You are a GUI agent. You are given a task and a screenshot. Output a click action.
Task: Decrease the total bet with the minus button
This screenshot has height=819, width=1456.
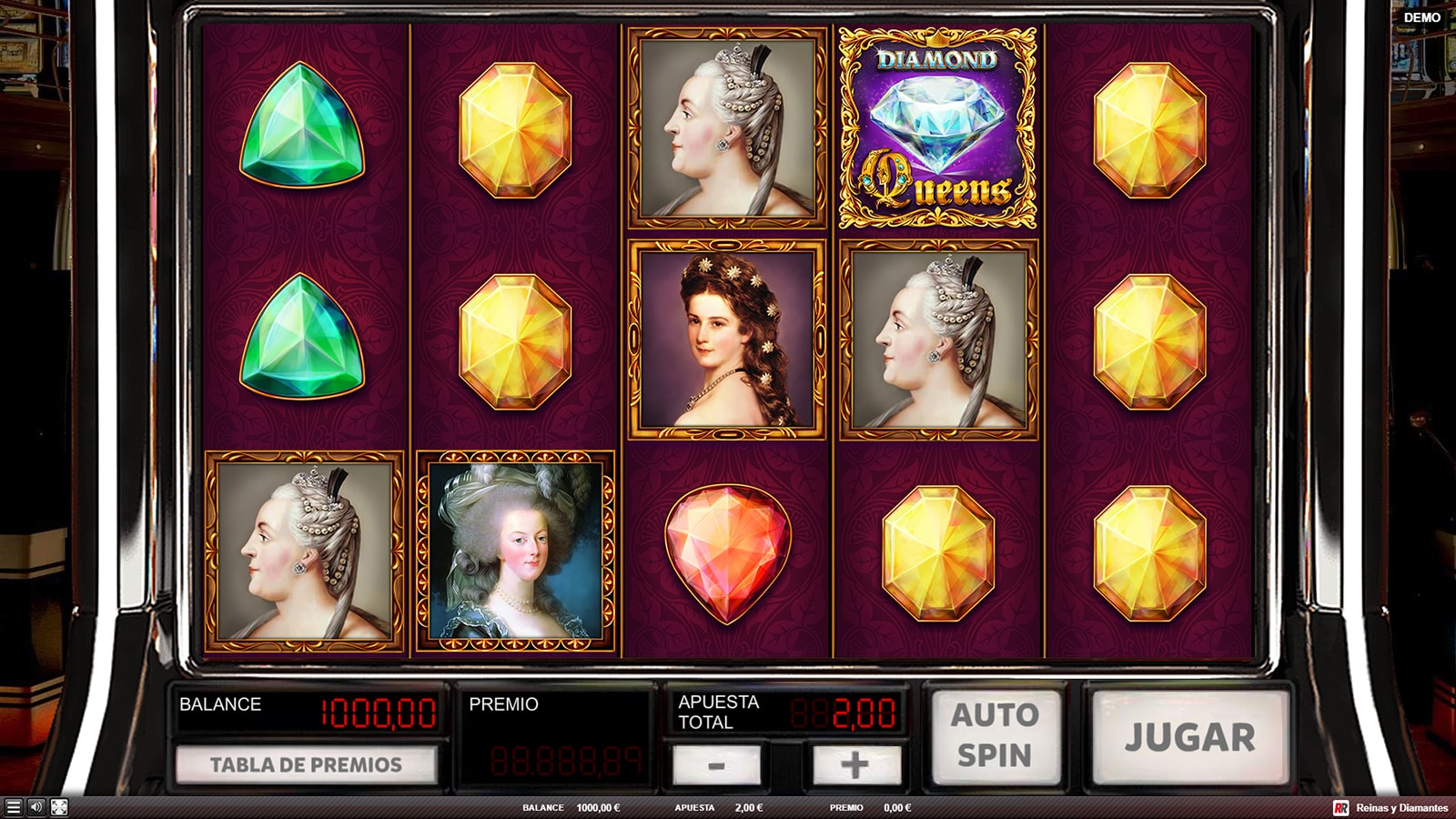pos(716,764)
